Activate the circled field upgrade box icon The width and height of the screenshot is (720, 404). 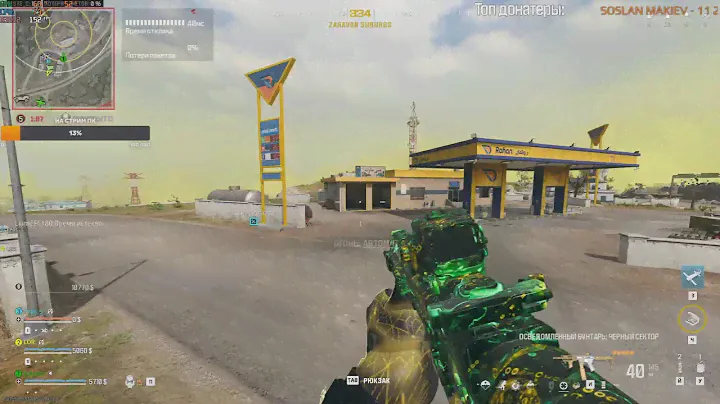(x=691, y=319)
